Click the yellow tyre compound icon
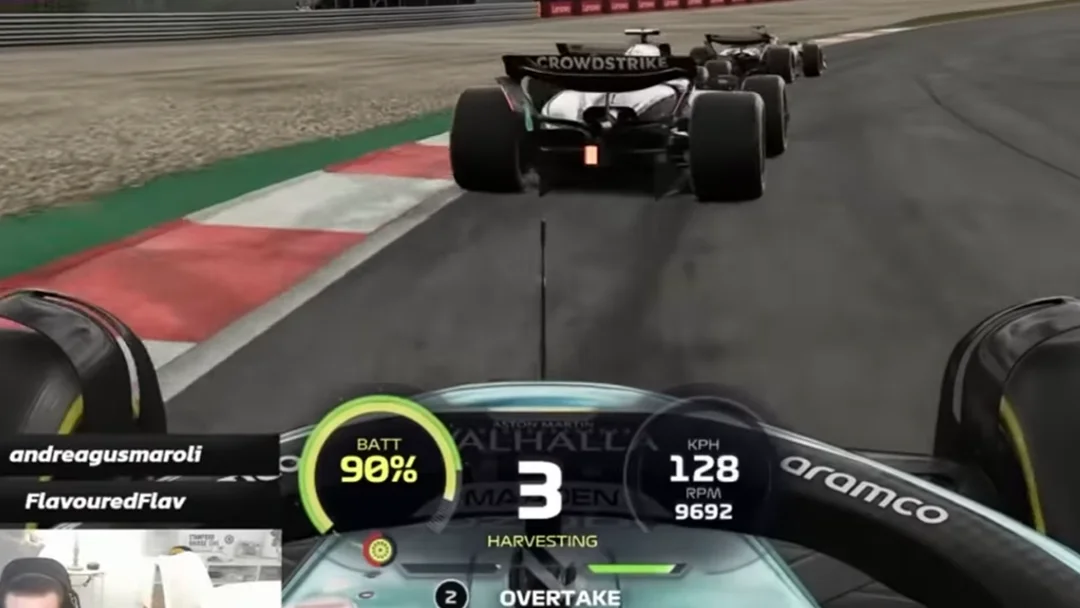Screen dimensions: 1080x608 (x=379, y=549)
